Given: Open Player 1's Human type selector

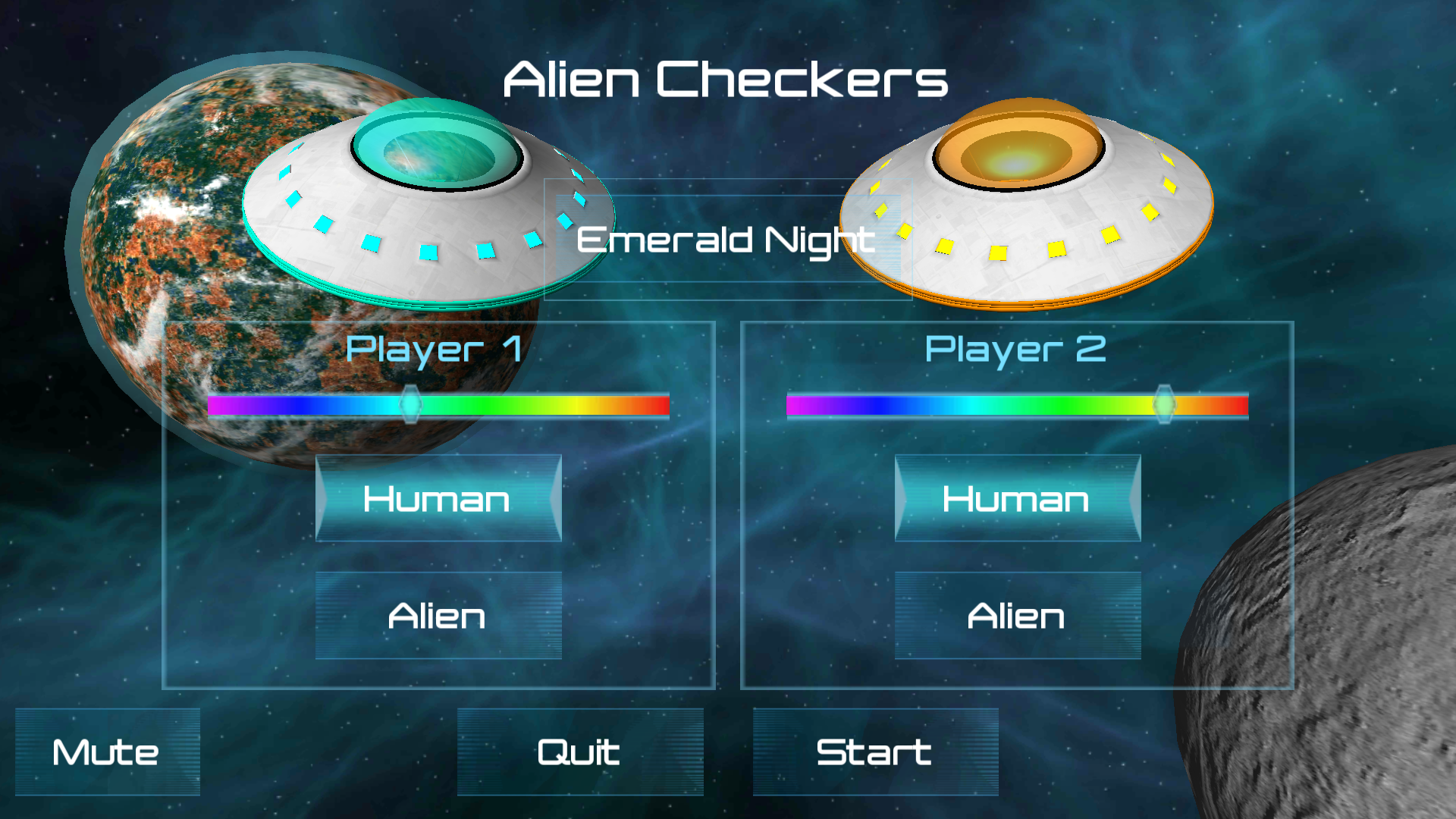Looking at the screenshot, I should tap(438, 499).
